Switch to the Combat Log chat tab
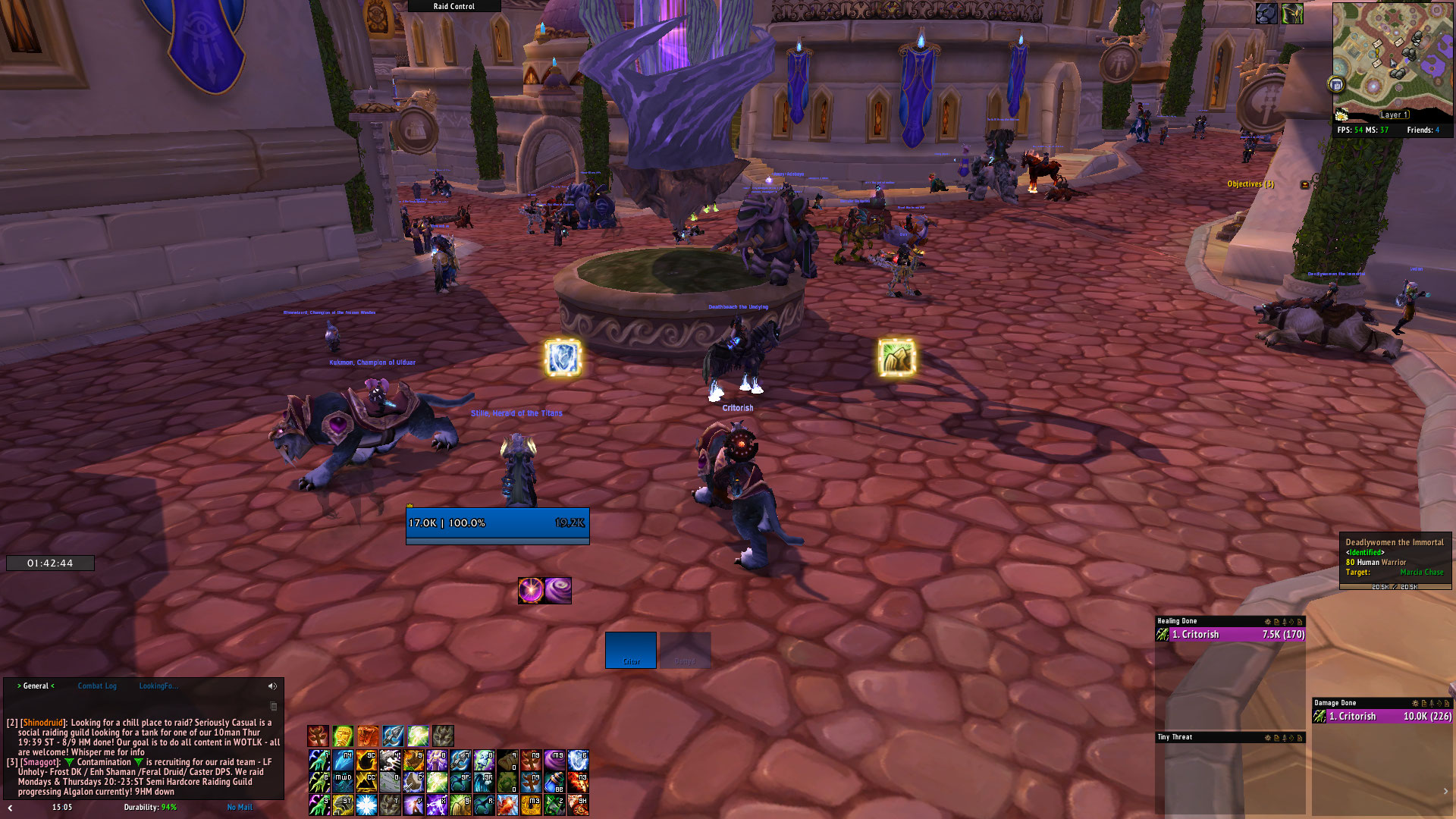The image size is (1456, 819). [97, 686]
